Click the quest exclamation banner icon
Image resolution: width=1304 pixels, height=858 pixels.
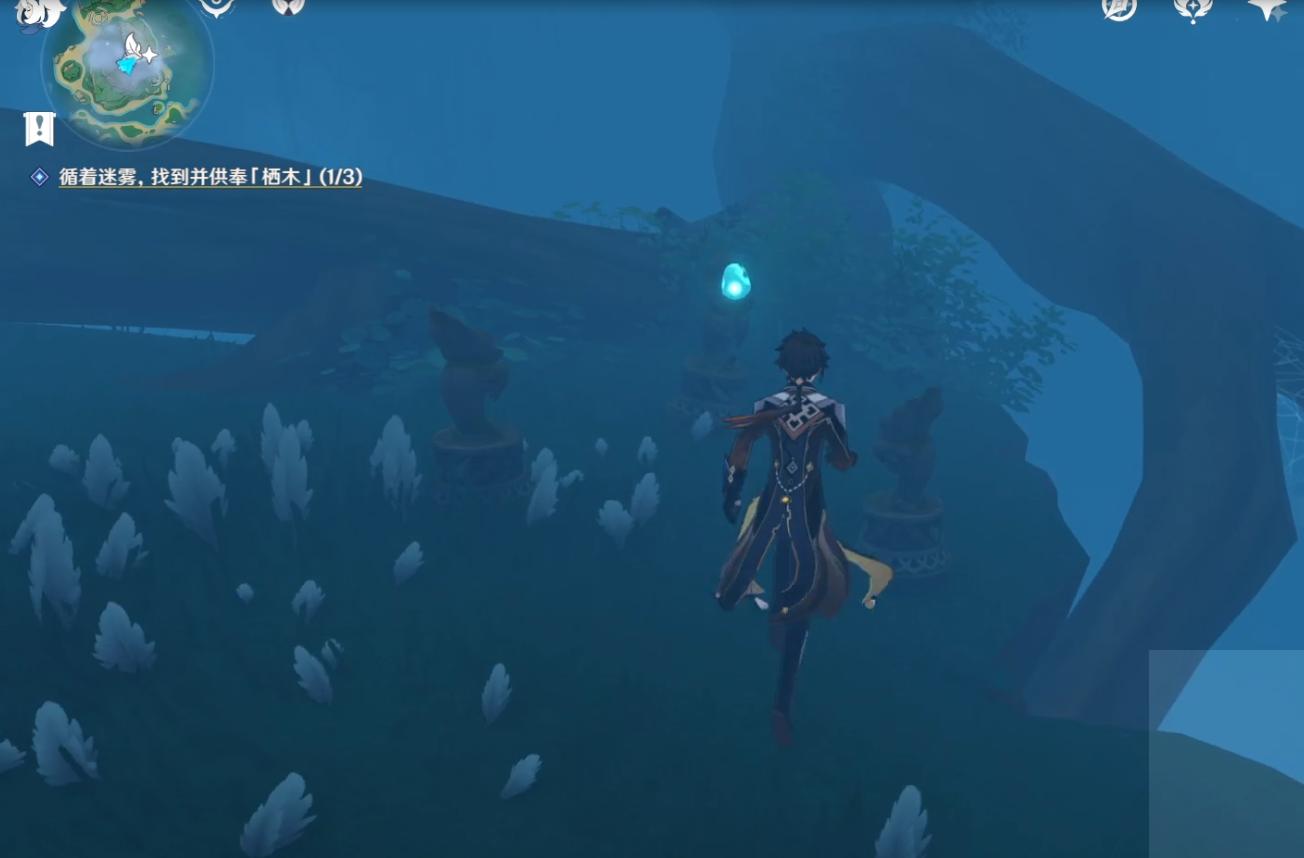[39, 128]
